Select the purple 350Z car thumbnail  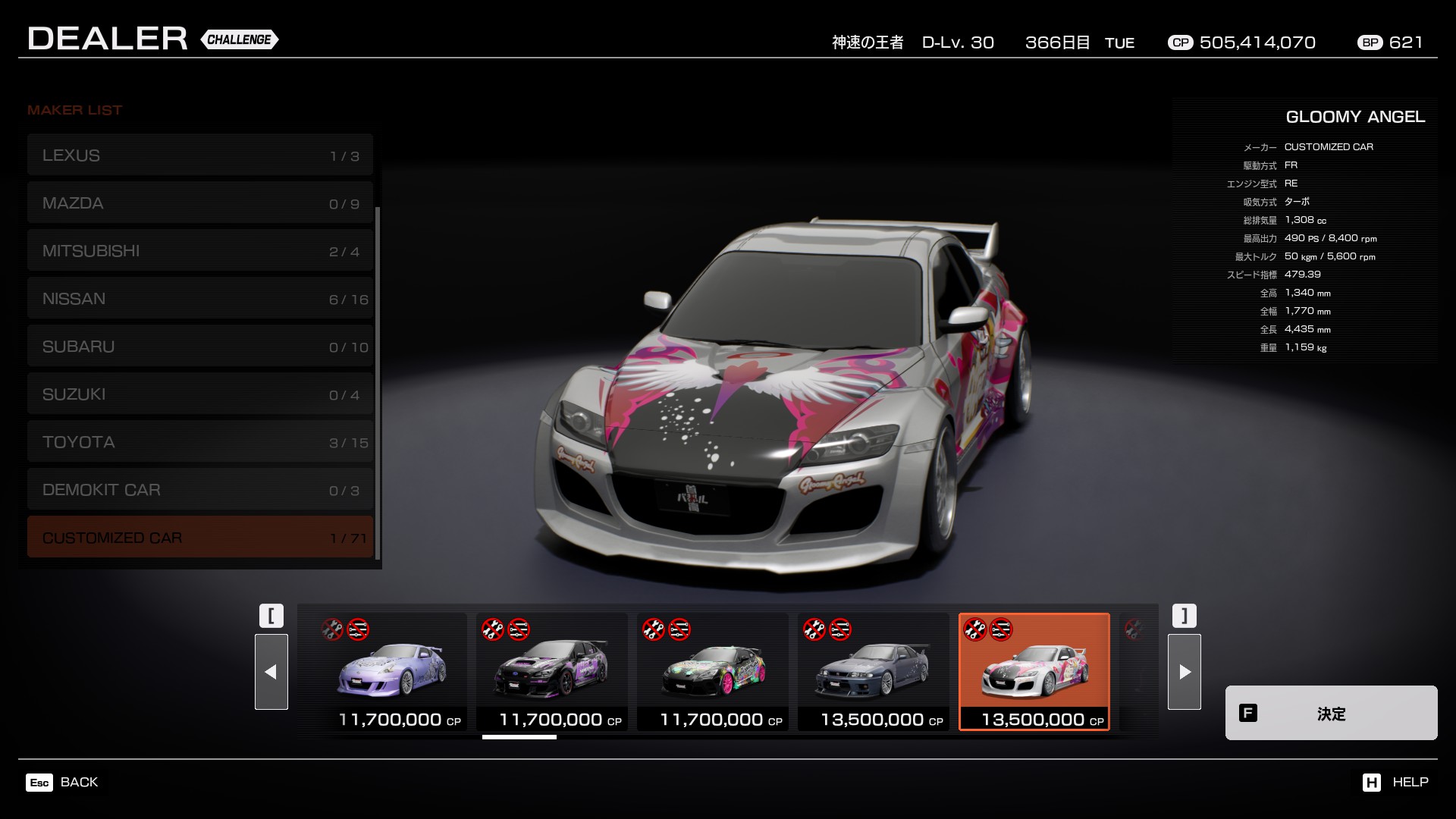[391, 671]
